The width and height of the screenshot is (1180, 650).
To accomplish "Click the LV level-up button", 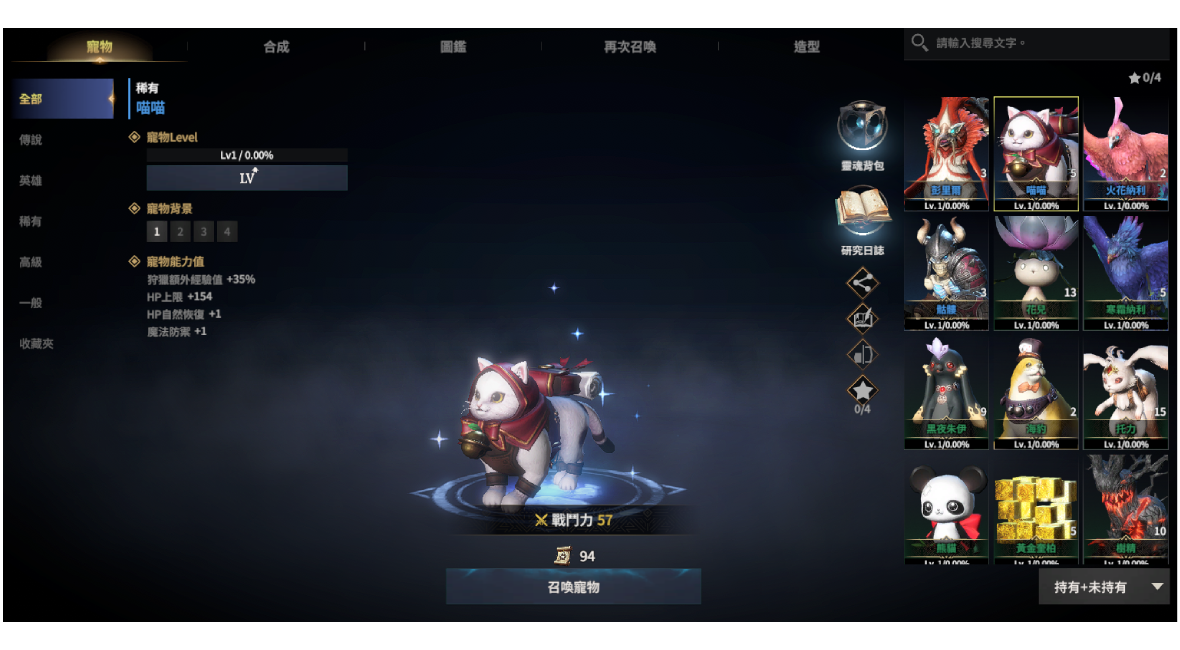I will point(247,178).
